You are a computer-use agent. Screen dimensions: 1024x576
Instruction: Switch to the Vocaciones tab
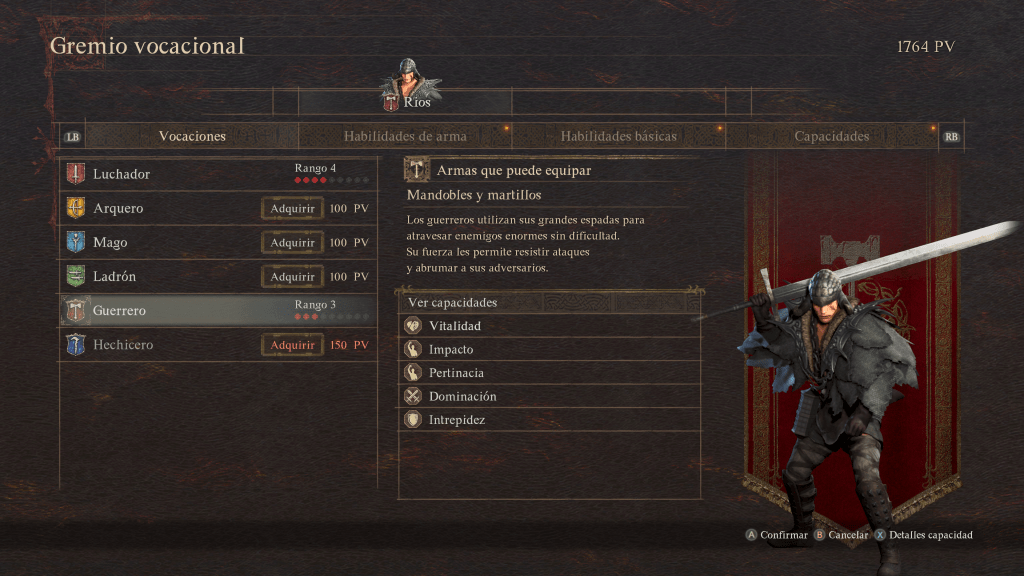tap(192, 136)
